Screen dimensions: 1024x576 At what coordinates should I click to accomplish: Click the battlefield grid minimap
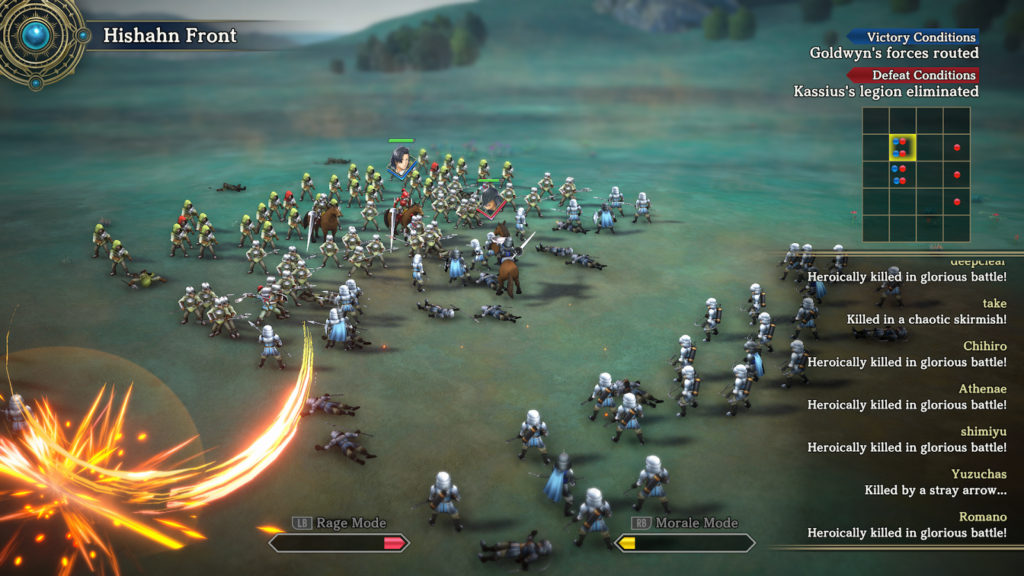(x=916, y=175)
